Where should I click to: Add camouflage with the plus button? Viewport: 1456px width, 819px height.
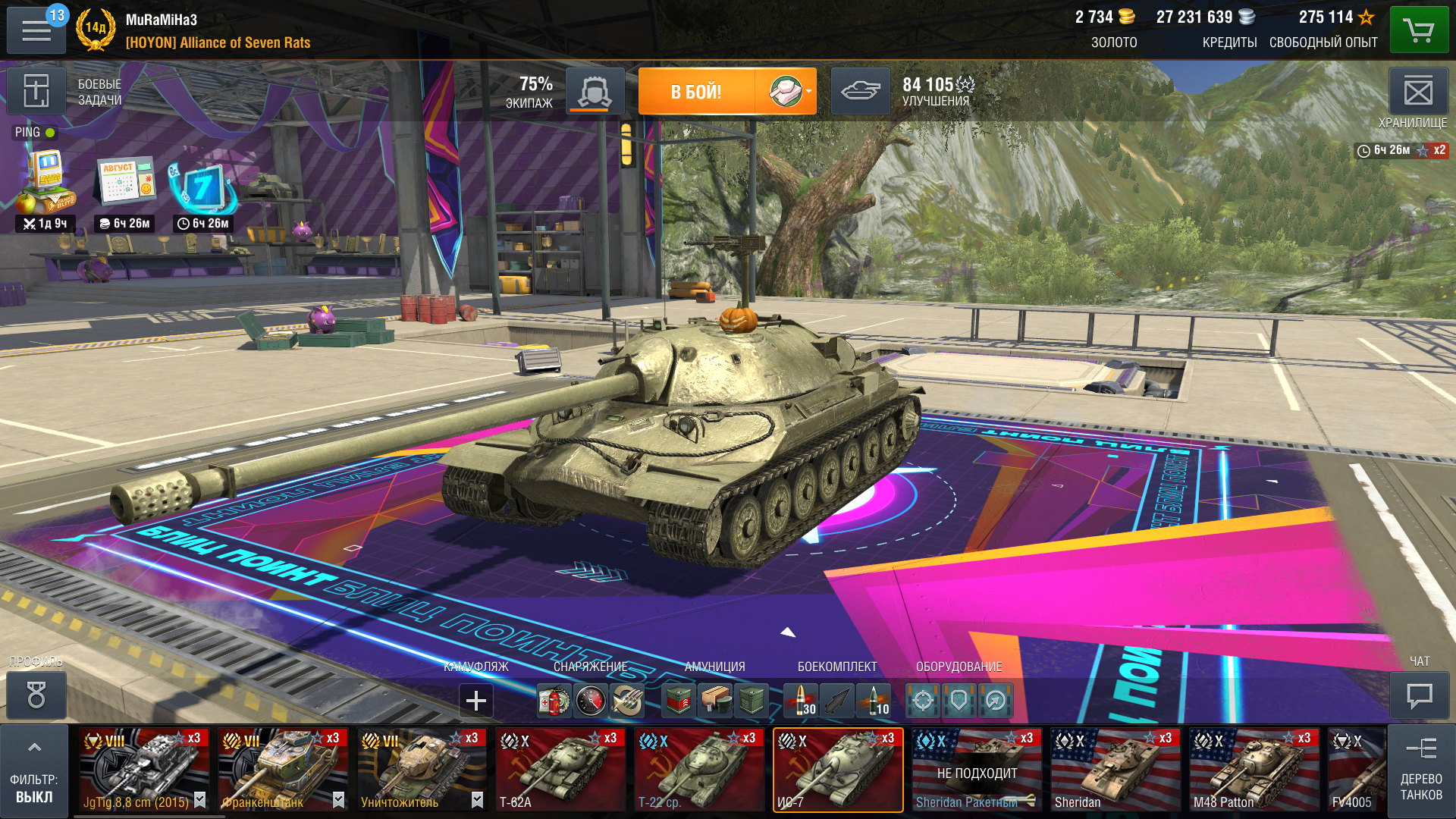coord(476,700)
